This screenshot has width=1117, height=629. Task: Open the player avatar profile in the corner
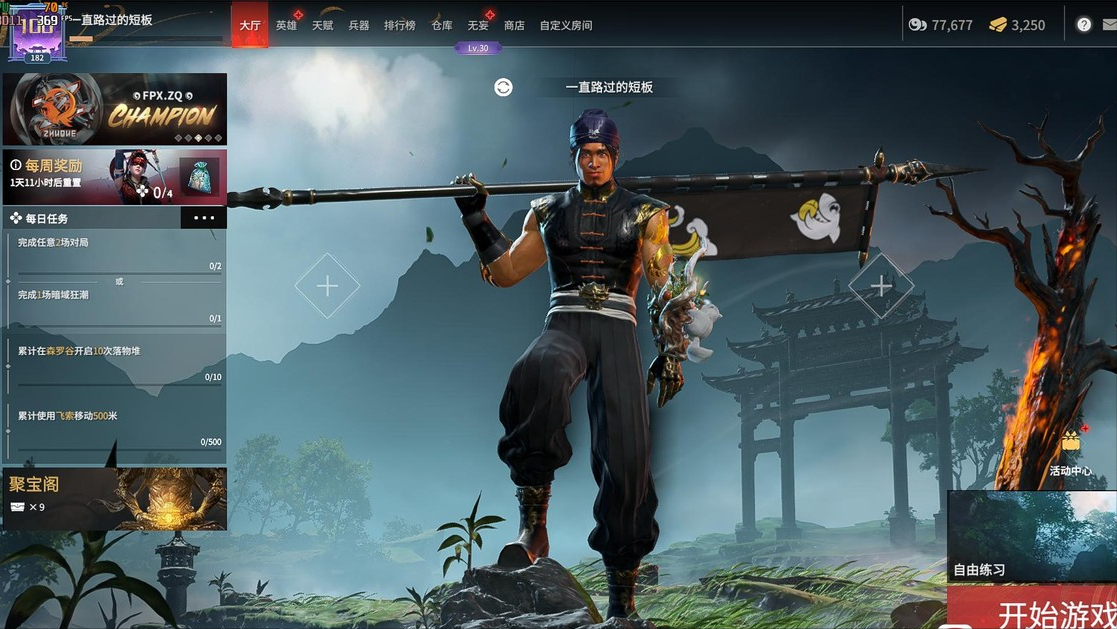37,33
